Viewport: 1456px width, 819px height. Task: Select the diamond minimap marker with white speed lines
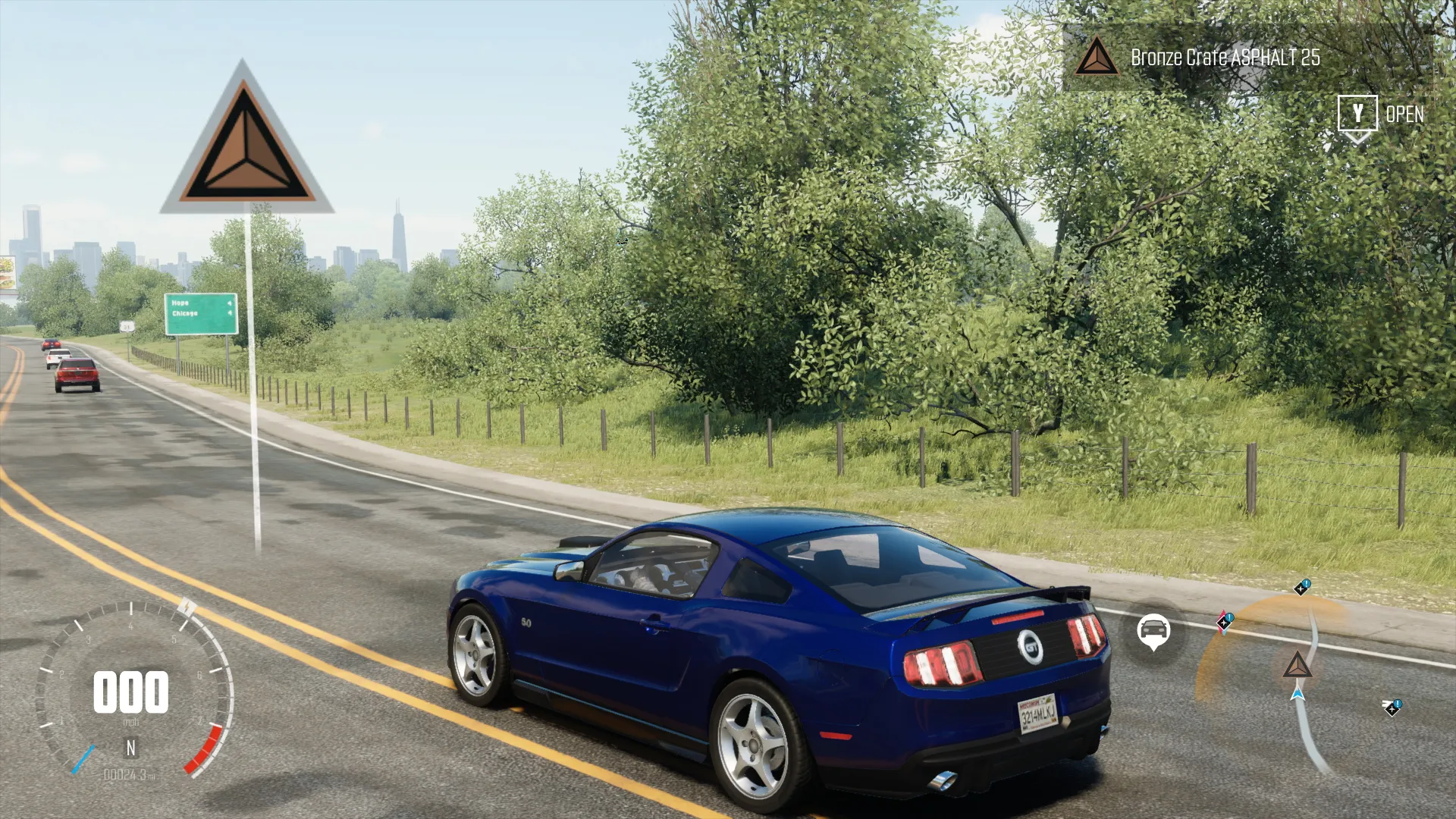coord(1392,708)
